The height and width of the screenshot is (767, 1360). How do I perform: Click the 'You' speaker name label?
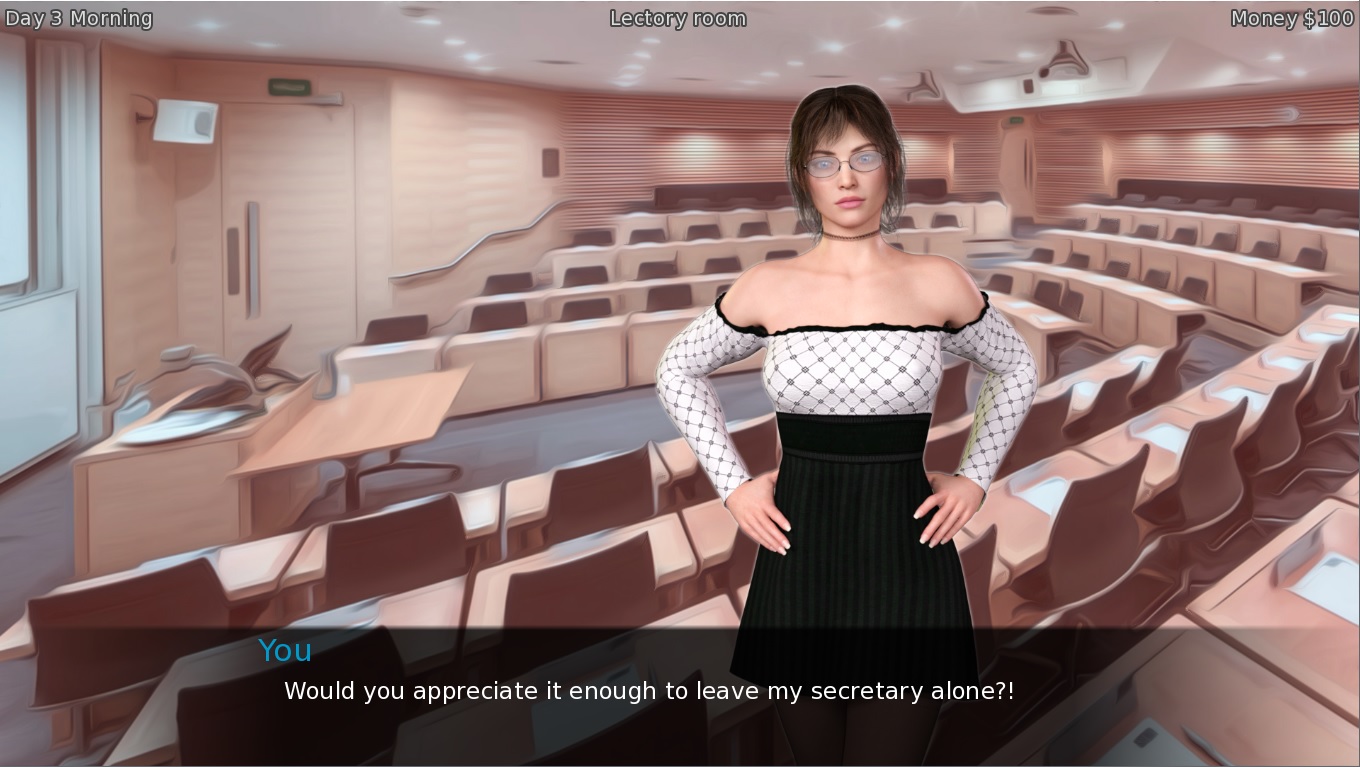pos(284,651)
